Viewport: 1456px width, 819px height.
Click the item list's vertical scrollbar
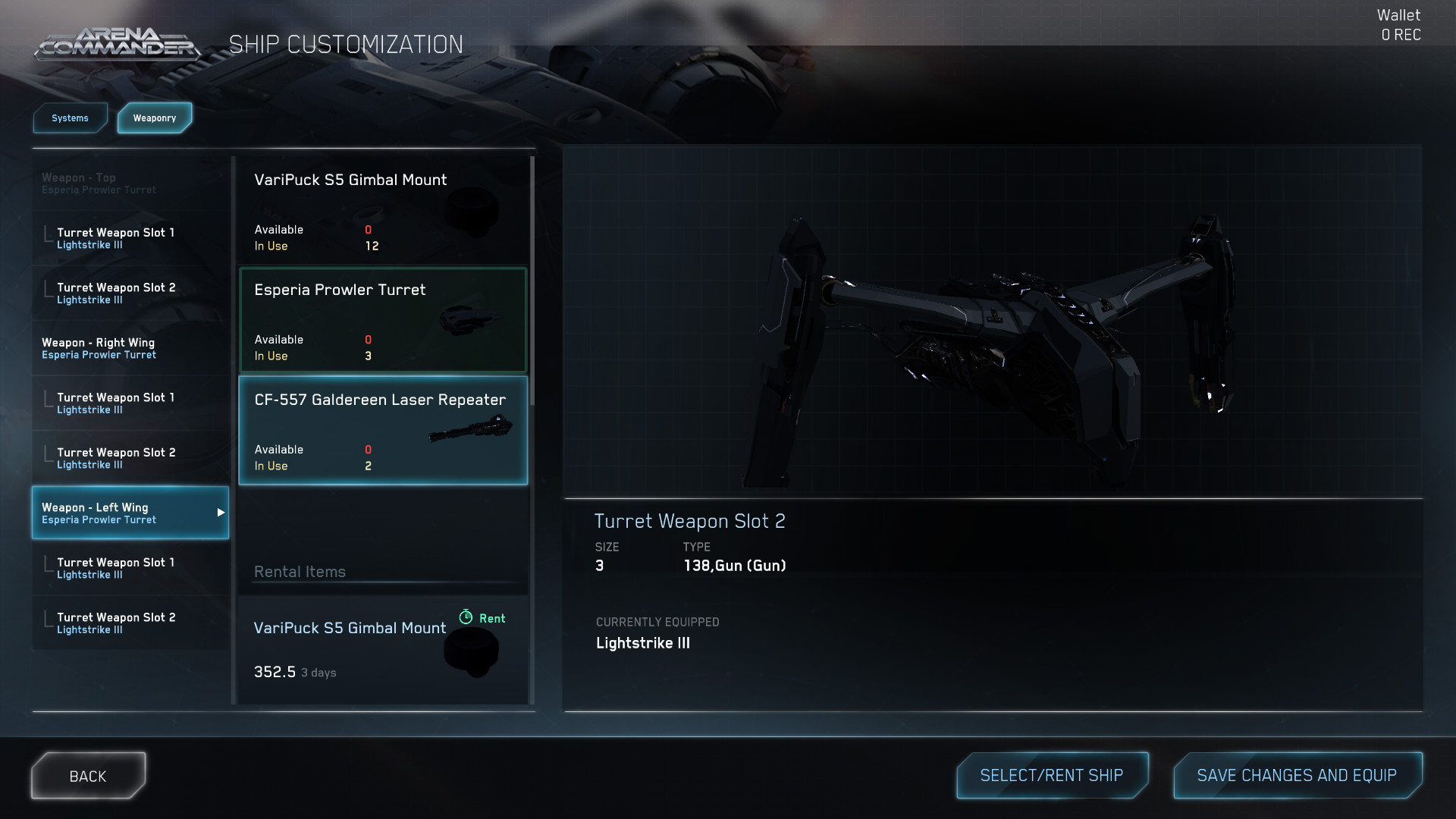pos(532,281)
